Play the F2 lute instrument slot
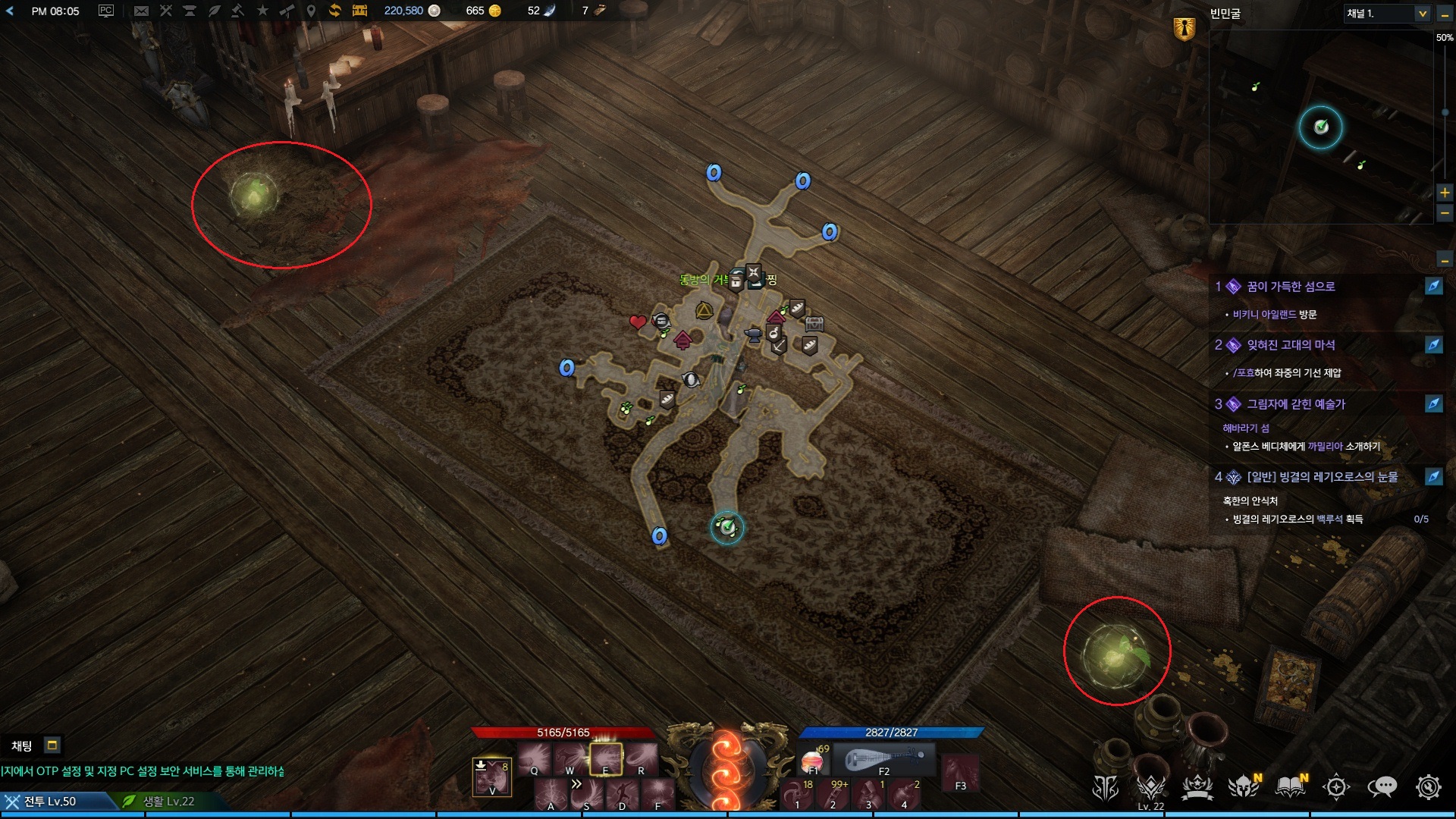The width and height of the screenshot is (1456, 819). coord(883,759)
